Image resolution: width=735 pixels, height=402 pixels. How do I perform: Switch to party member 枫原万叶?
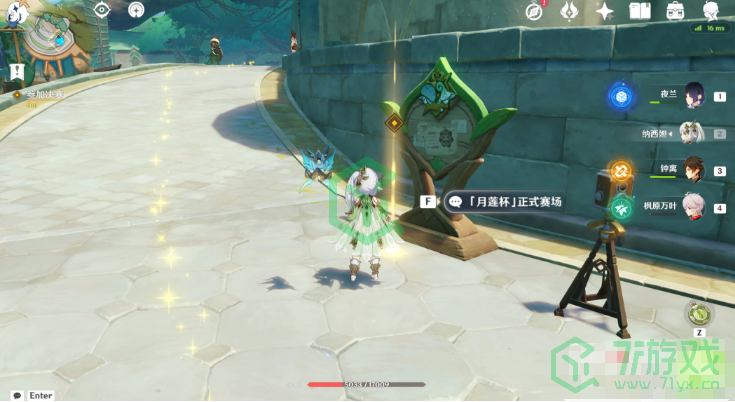click(693, 206)
